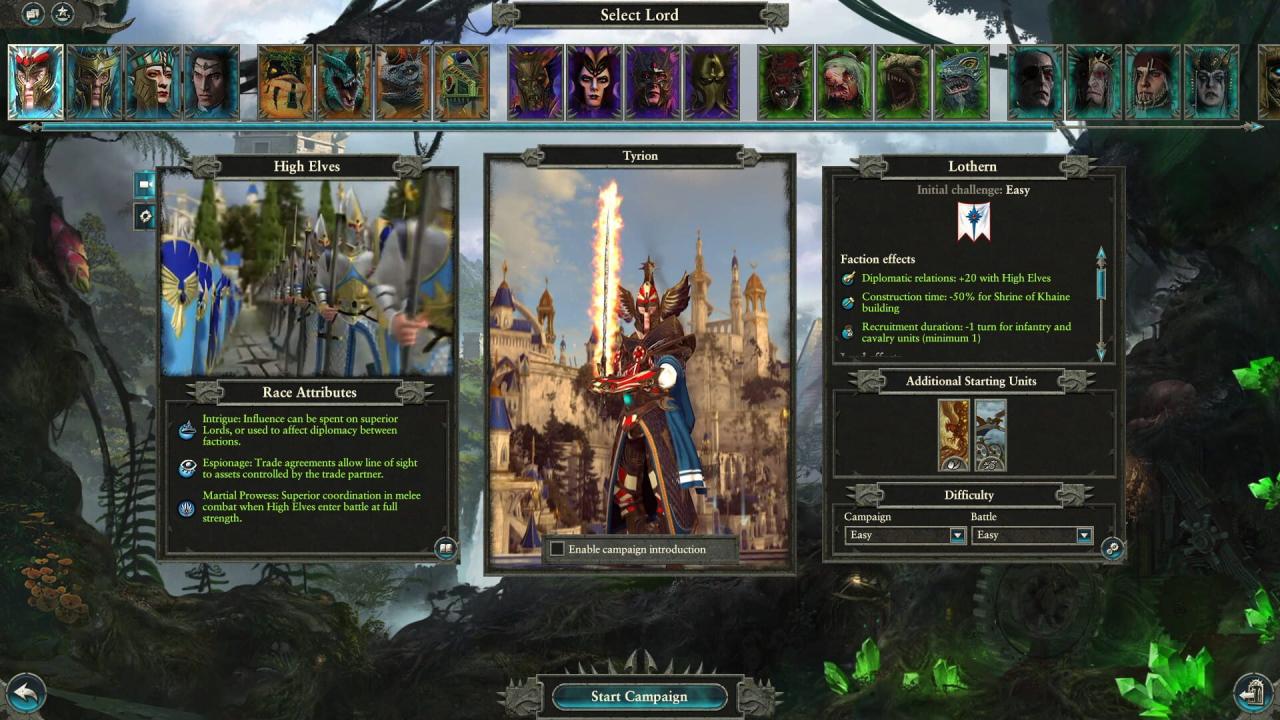
Task: Choose the green-masked Dark Elf lord portrait
Action: coord(712,82)
